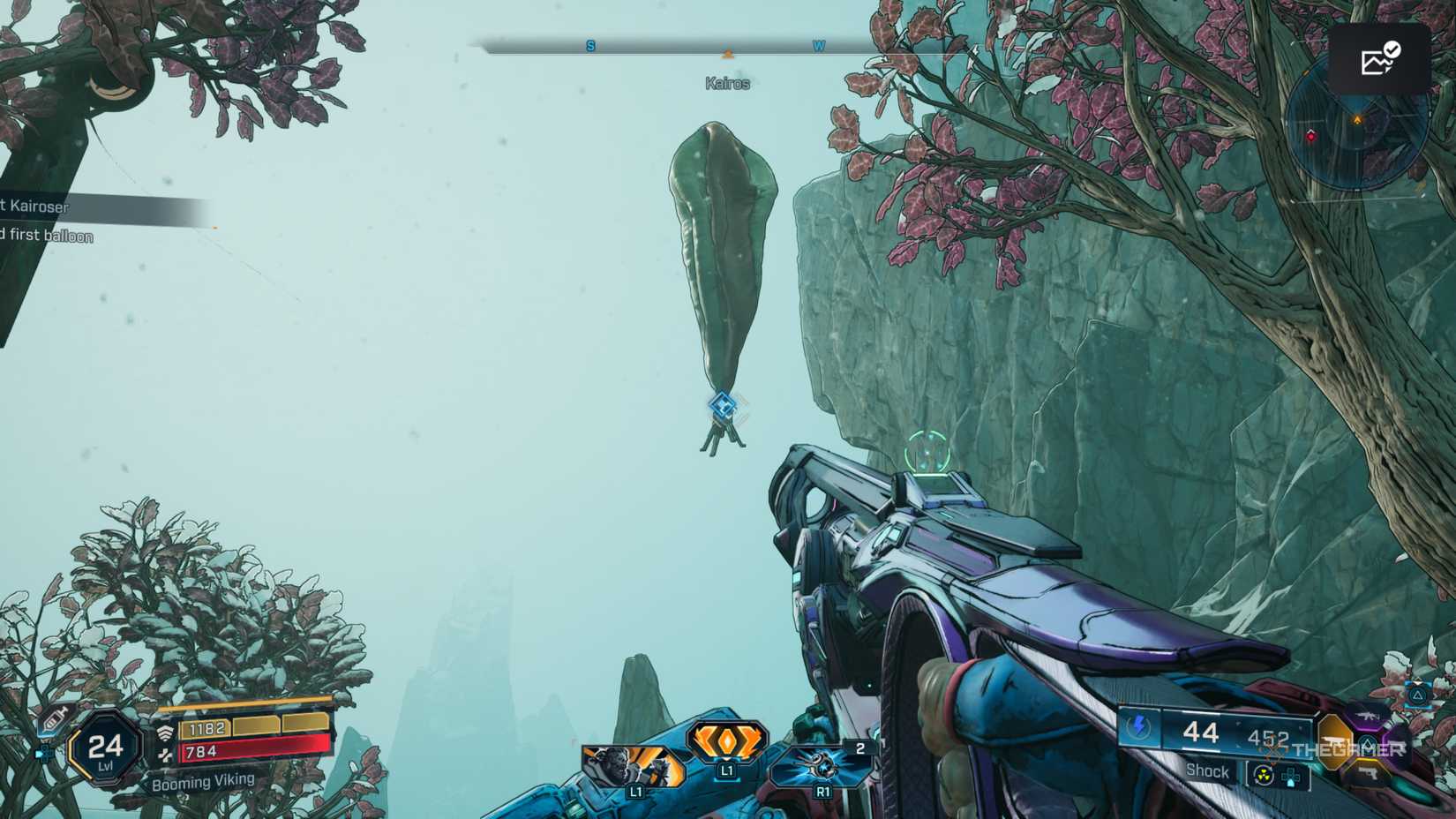Select the health syringe icon

55,720
